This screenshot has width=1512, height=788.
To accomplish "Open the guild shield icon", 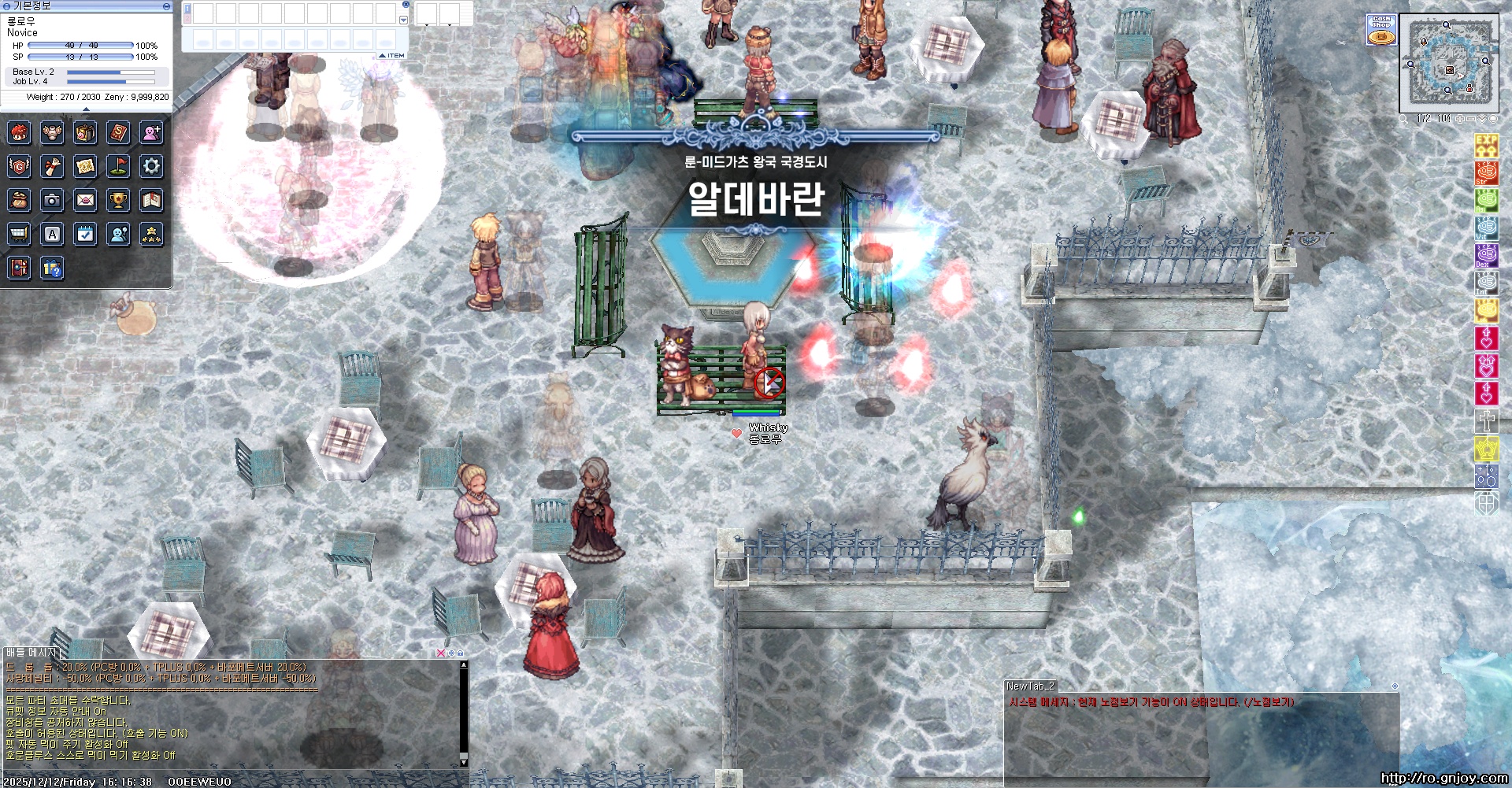I will (19, 166).
